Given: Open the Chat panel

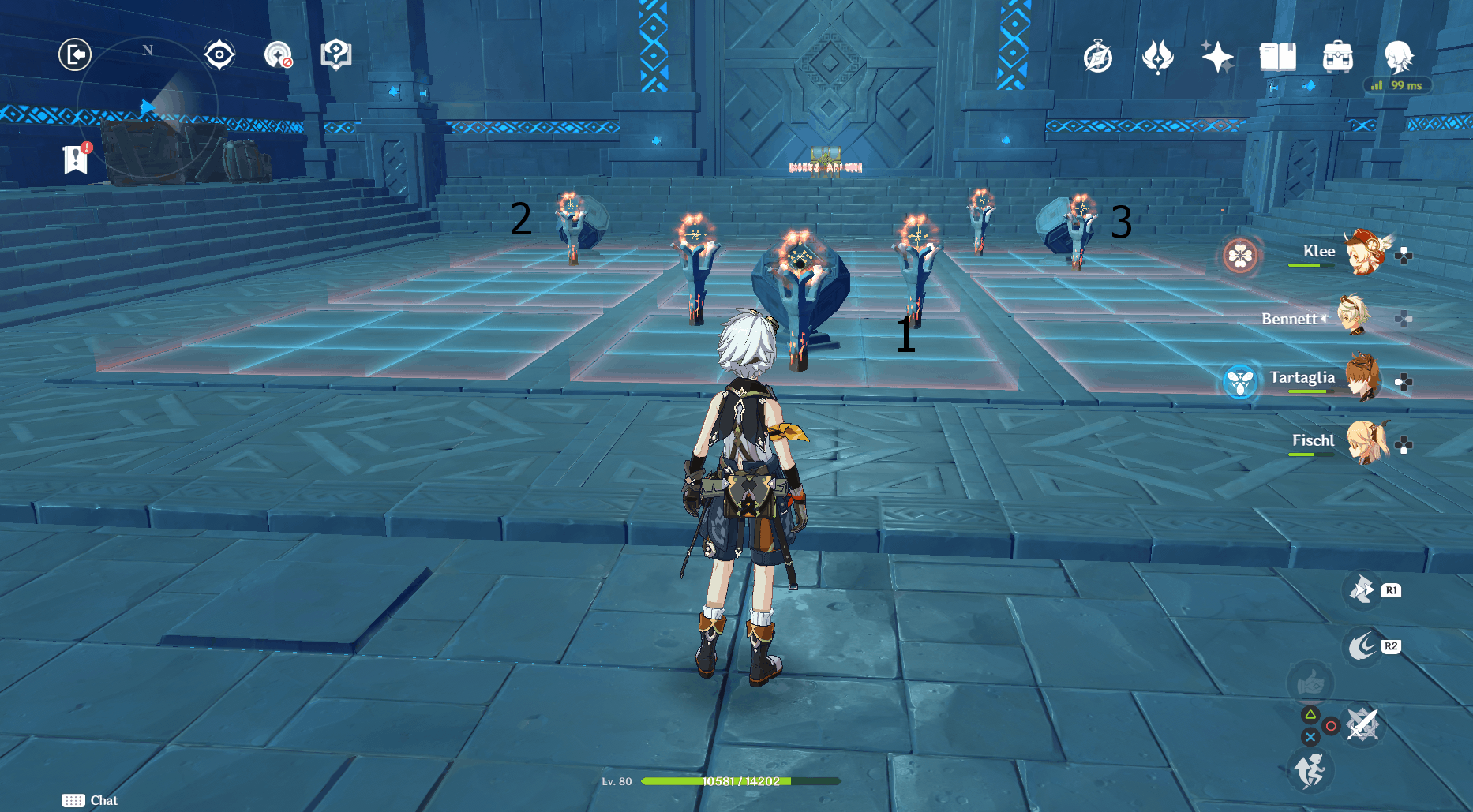Looking at the screenshot, I should [x=89, y=799].
